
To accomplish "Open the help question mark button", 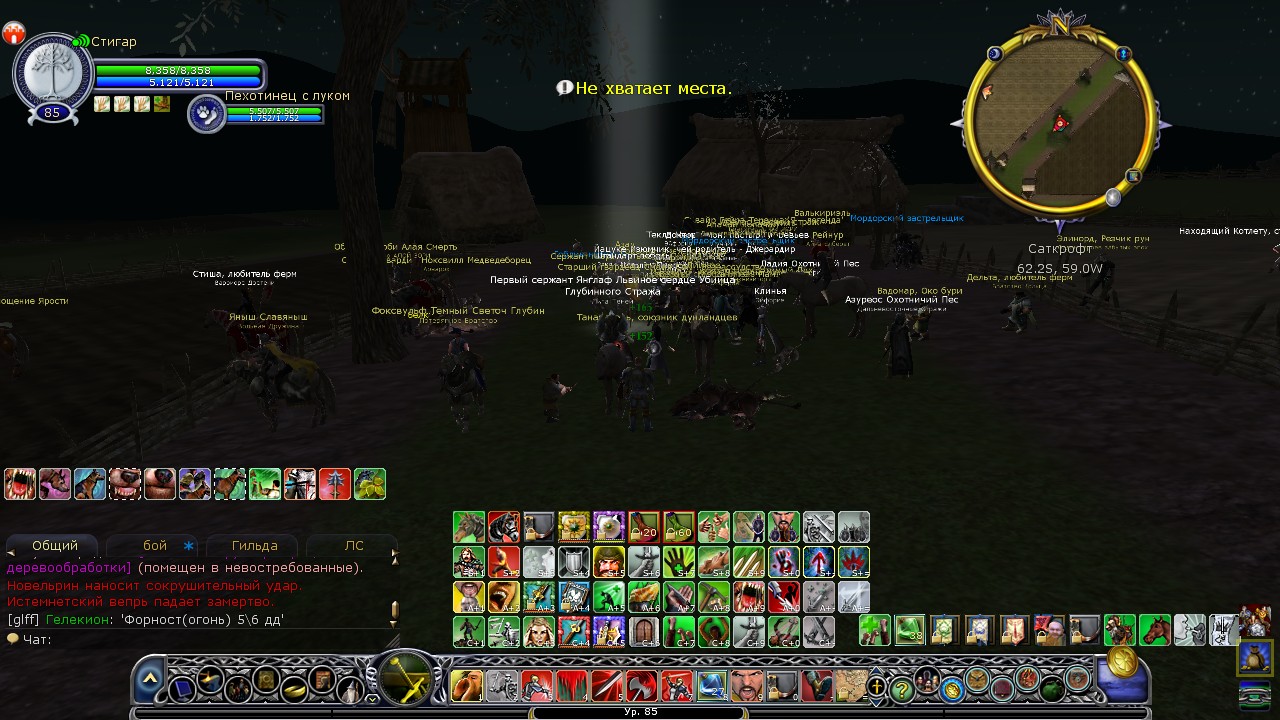I will (x=902, y=688).
